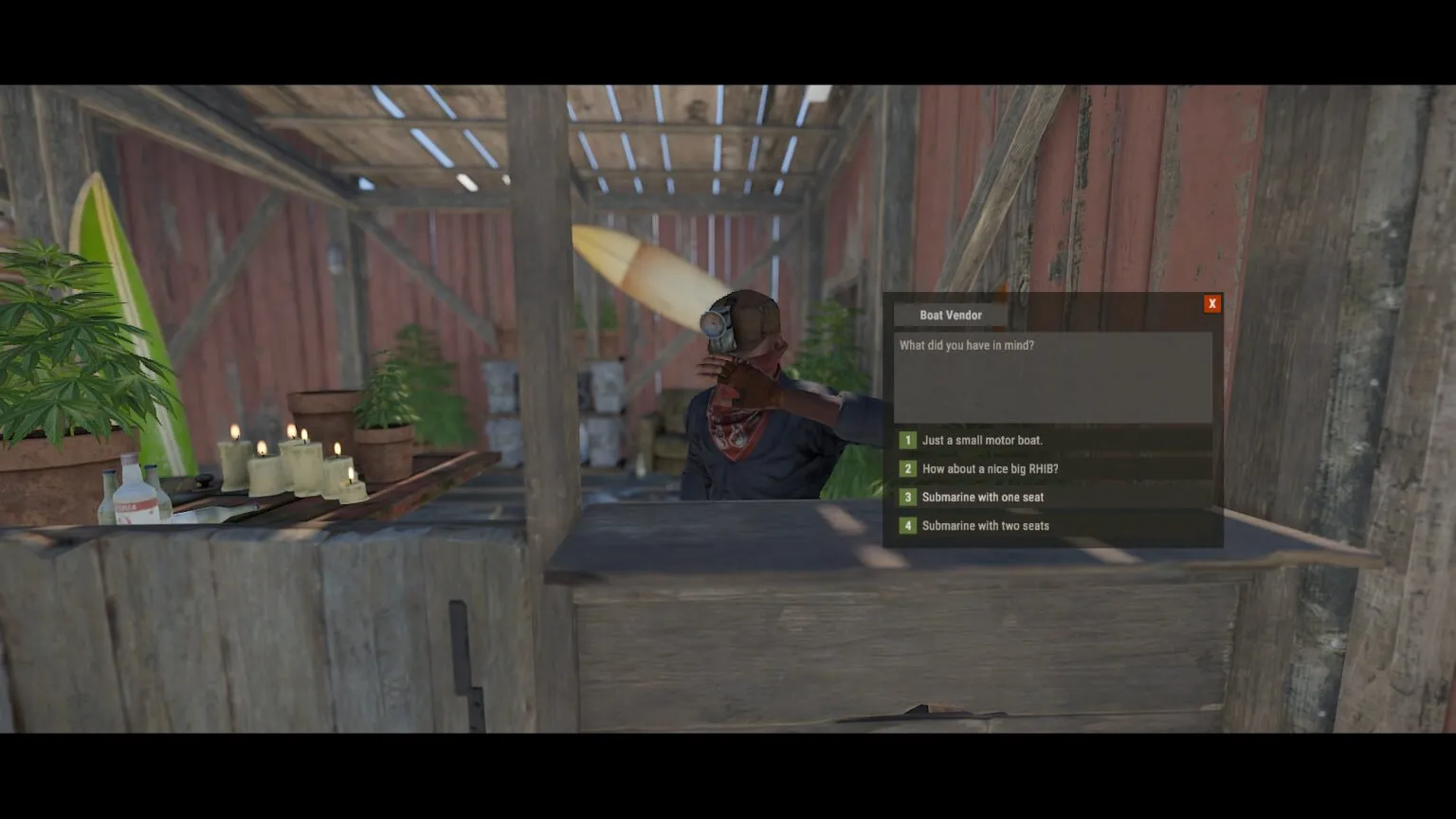Image resolution: width=1456 pixels, height=819 pixels.
Task: Select 'Submarine with two seats'
Action: click(x=986, y=525)
